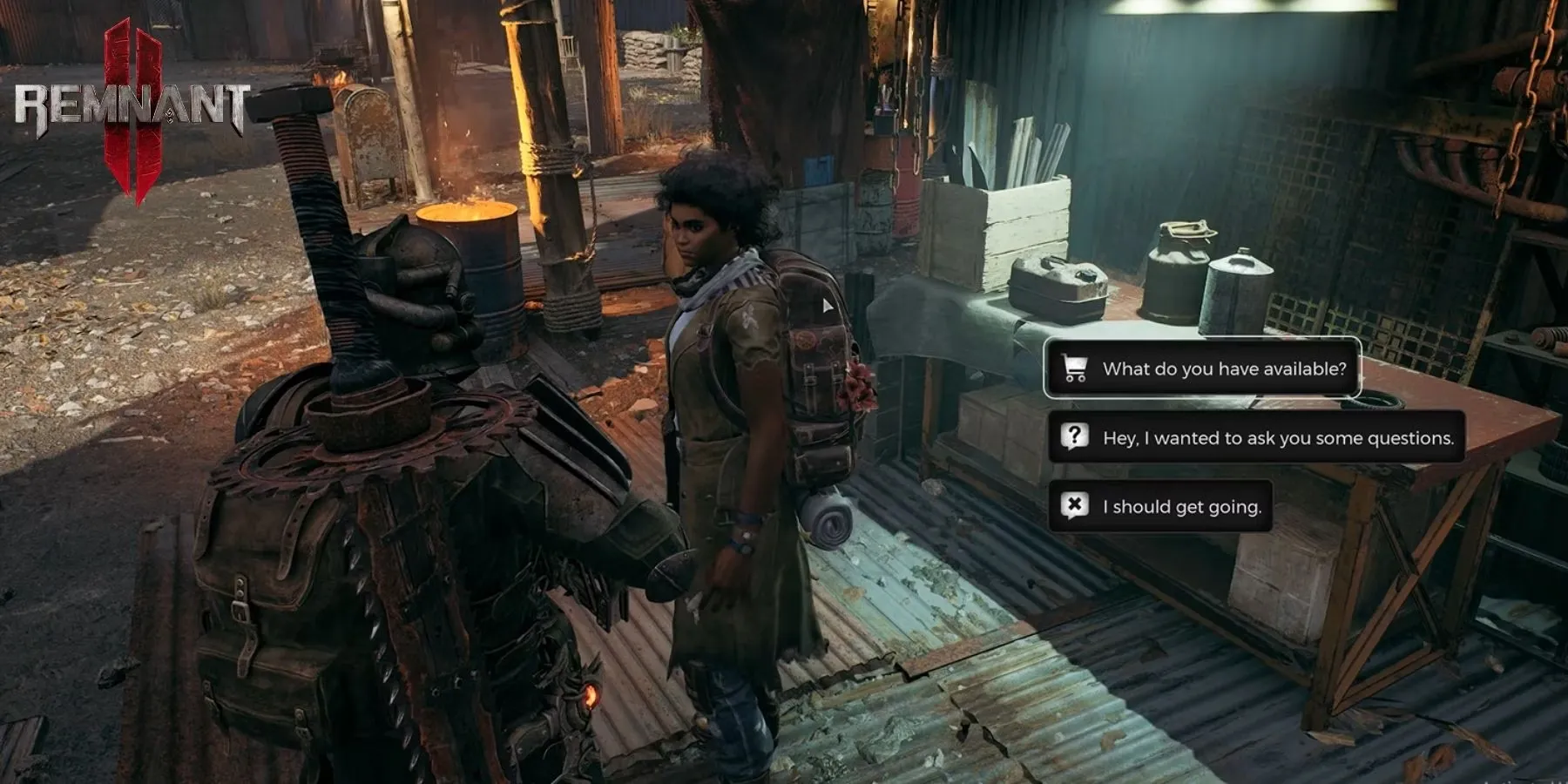Viewport: 1568px width, 784px height.
Task: Pick the "I should get going." reply
Action: point(1160,507)
